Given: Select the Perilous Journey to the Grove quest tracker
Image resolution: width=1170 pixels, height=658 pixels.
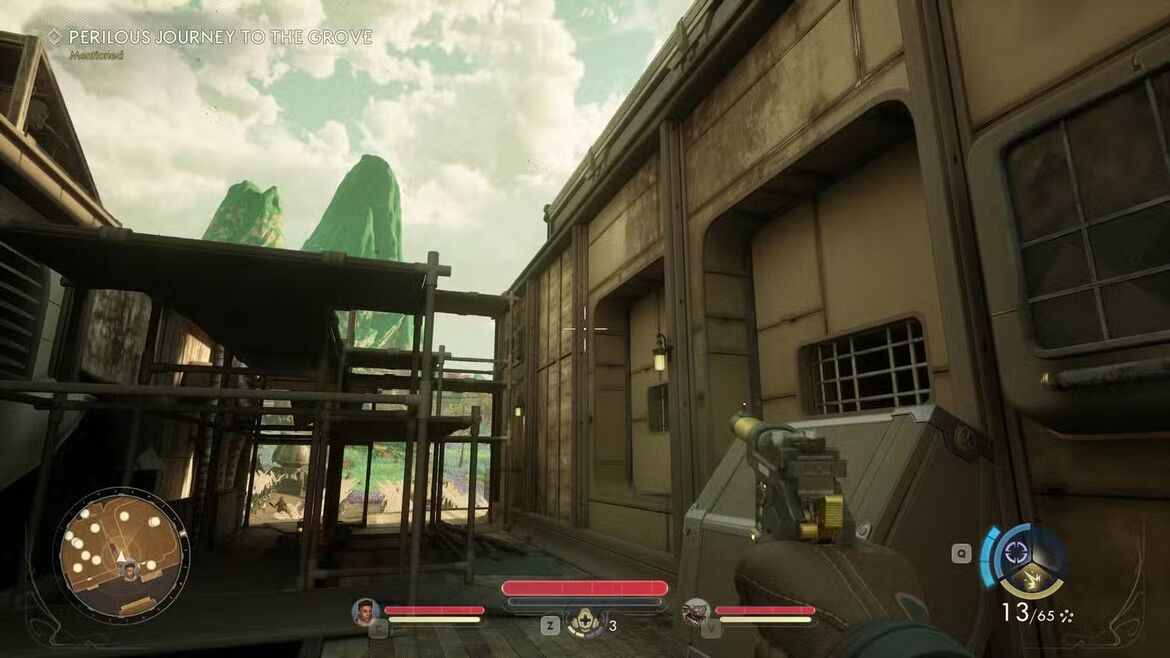Looking at the screenshot, I should (220, 38).
